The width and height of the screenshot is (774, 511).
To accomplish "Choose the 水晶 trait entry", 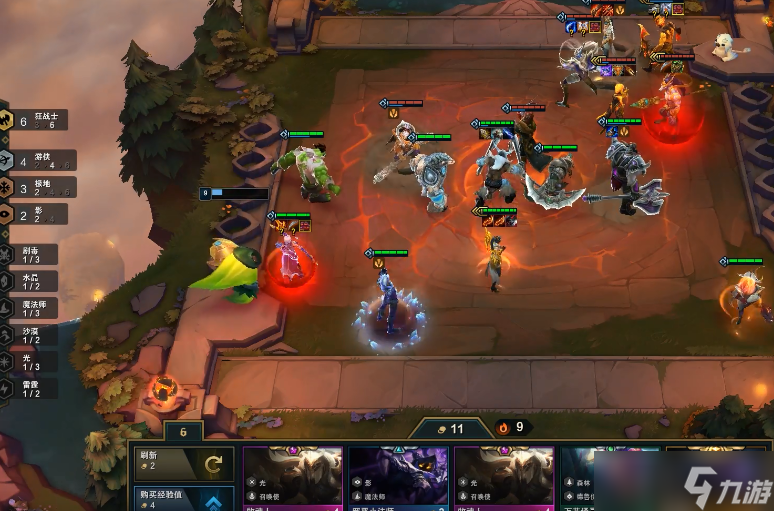I will point(30,281).
